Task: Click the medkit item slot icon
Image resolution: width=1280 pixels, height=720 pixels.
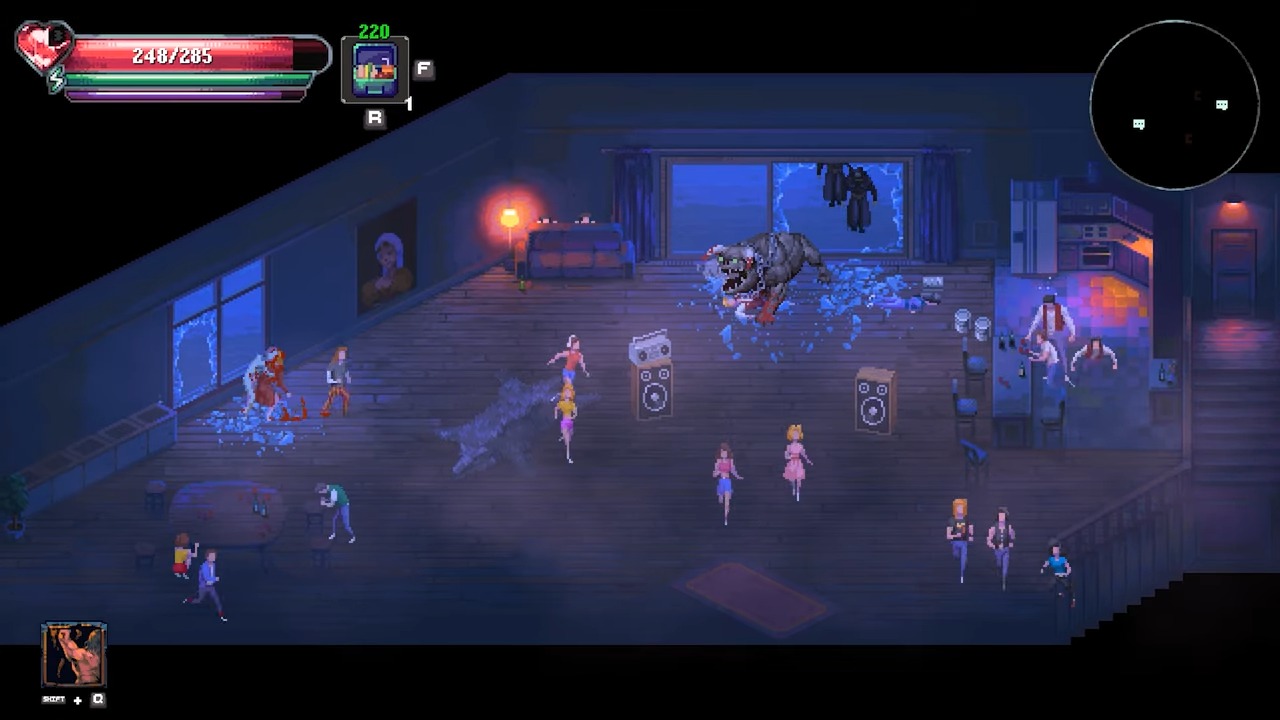Action: (375, 70)
